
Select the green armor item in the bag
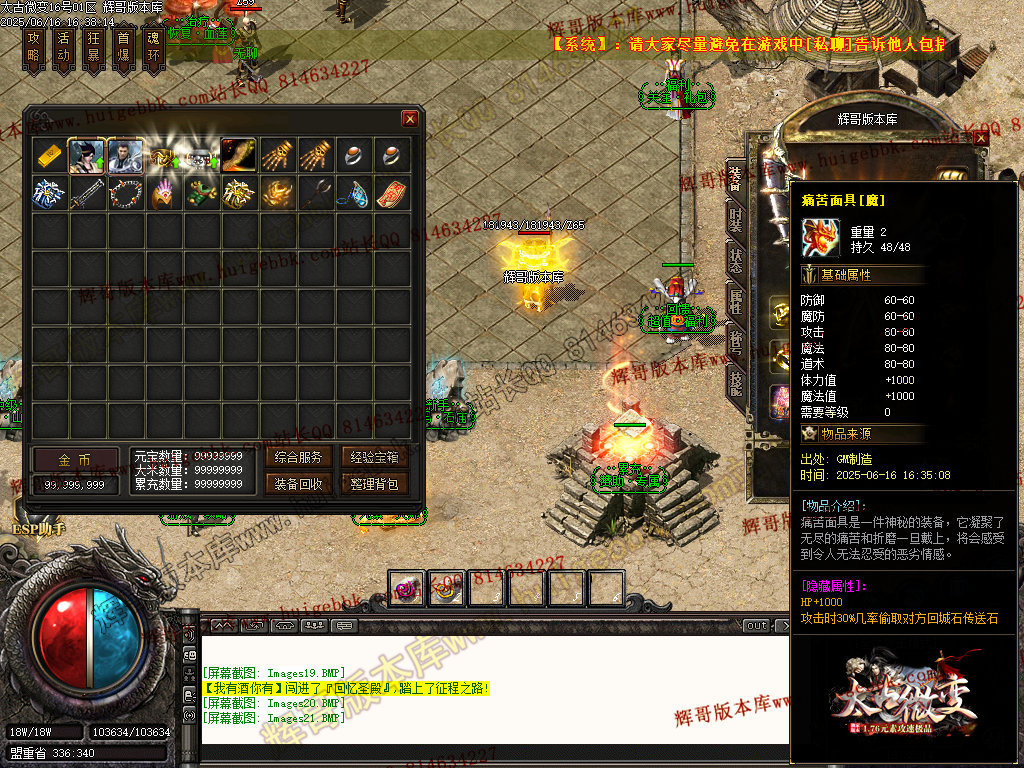(201, 193)
